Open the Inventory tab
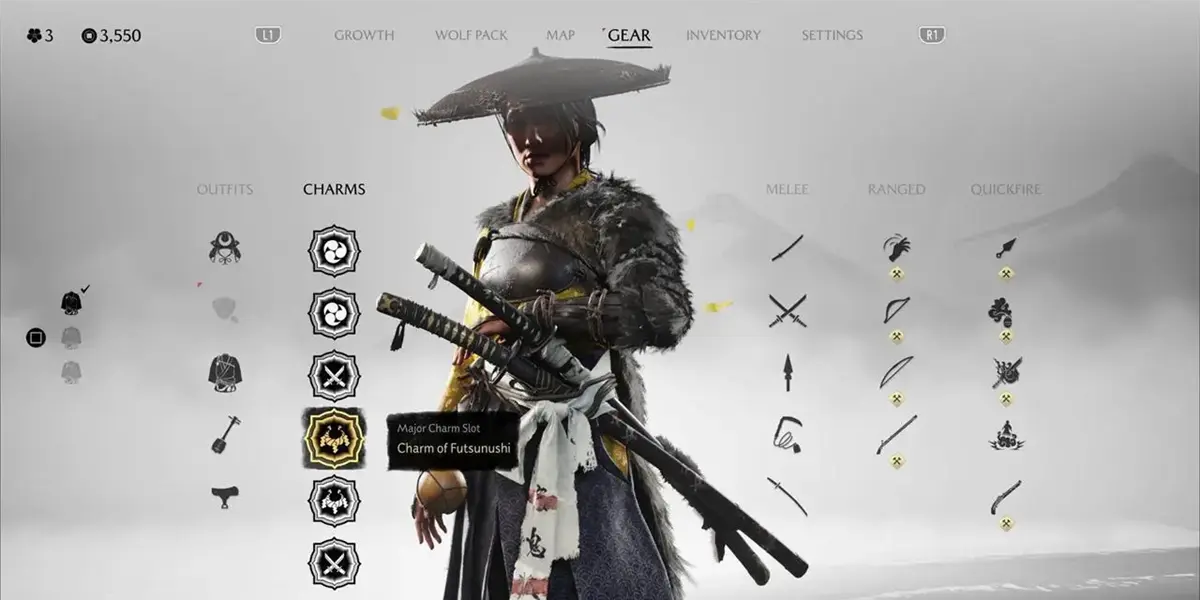 click(x=723, y=35)
